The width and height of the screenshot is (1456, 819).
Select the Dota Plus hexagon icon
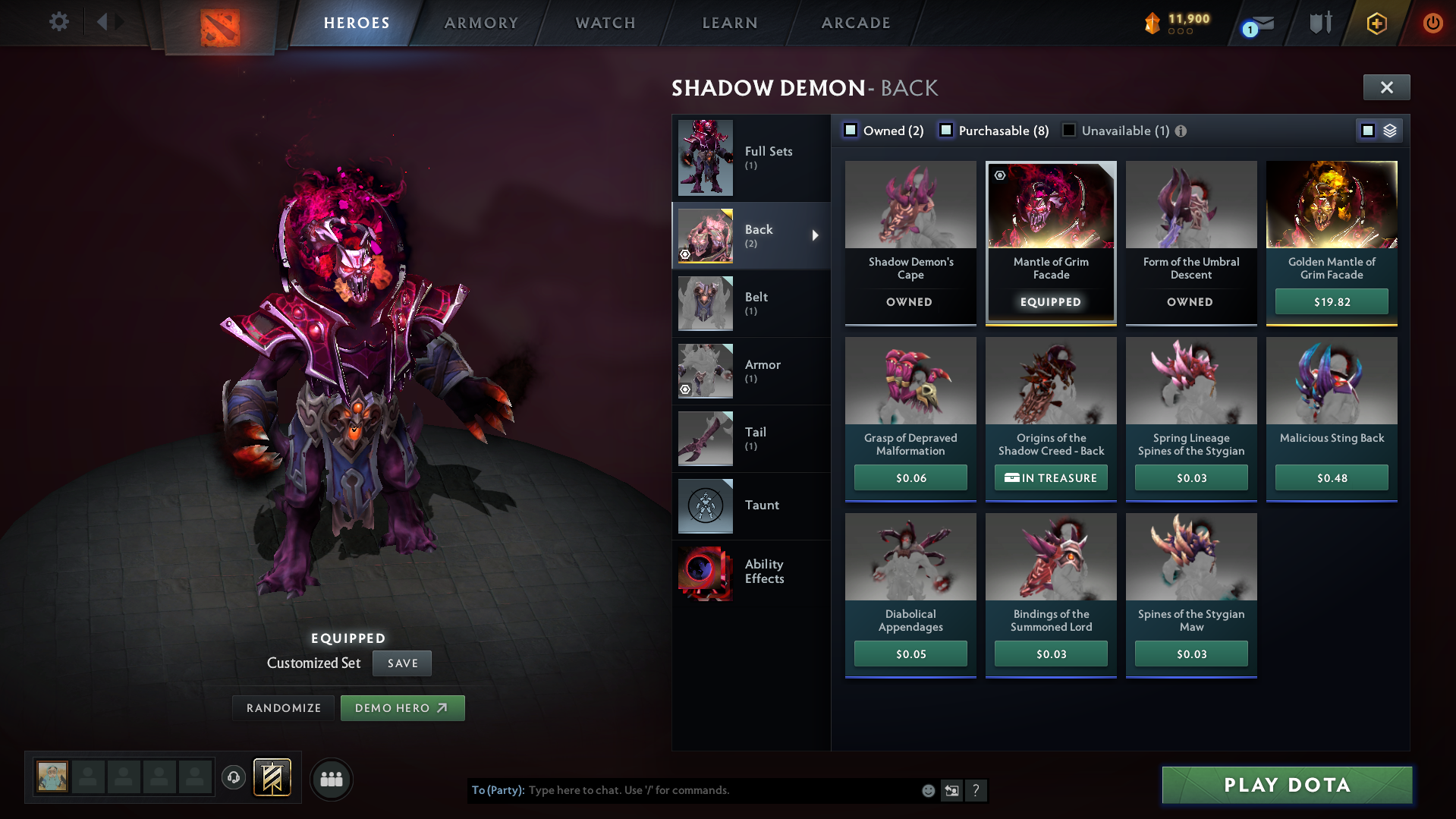pyautogui.click(x=1376, y=24)
